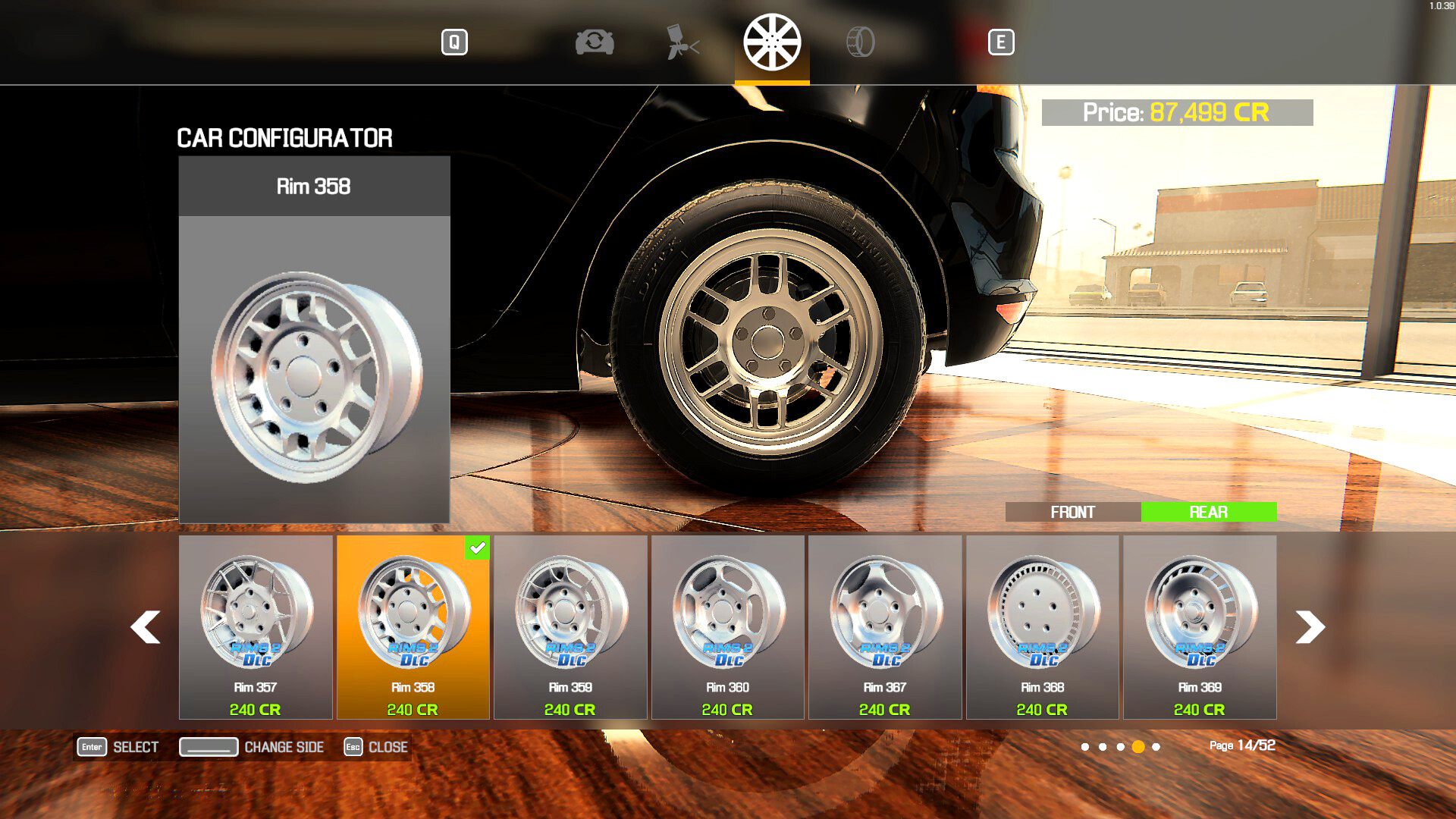This screenshot has width=1456, height=819.
Task: Select the Rim 368 tile
Action: (x=1042, y=626)
